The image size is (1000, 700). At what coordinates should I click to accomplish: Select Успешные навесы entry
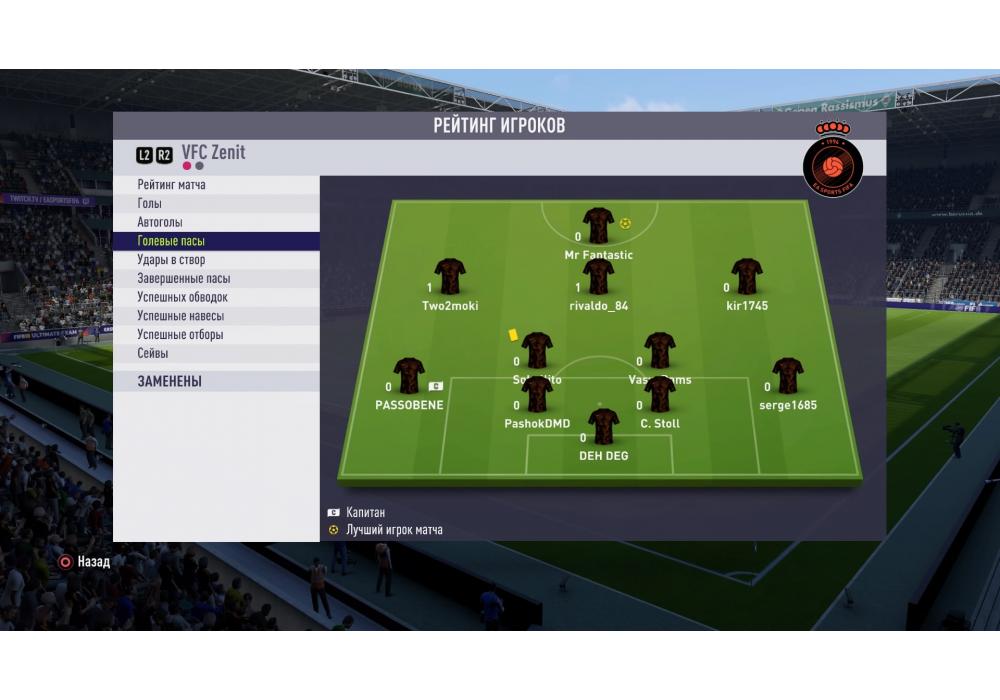tap(180, 316)
